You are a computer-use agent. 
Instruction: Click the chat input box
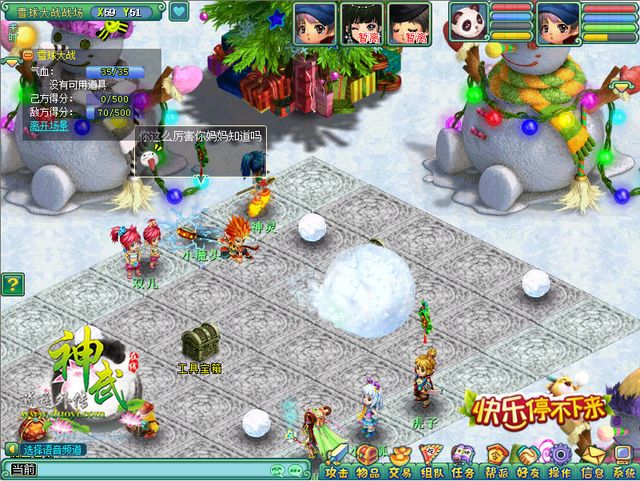pos(150,468)
